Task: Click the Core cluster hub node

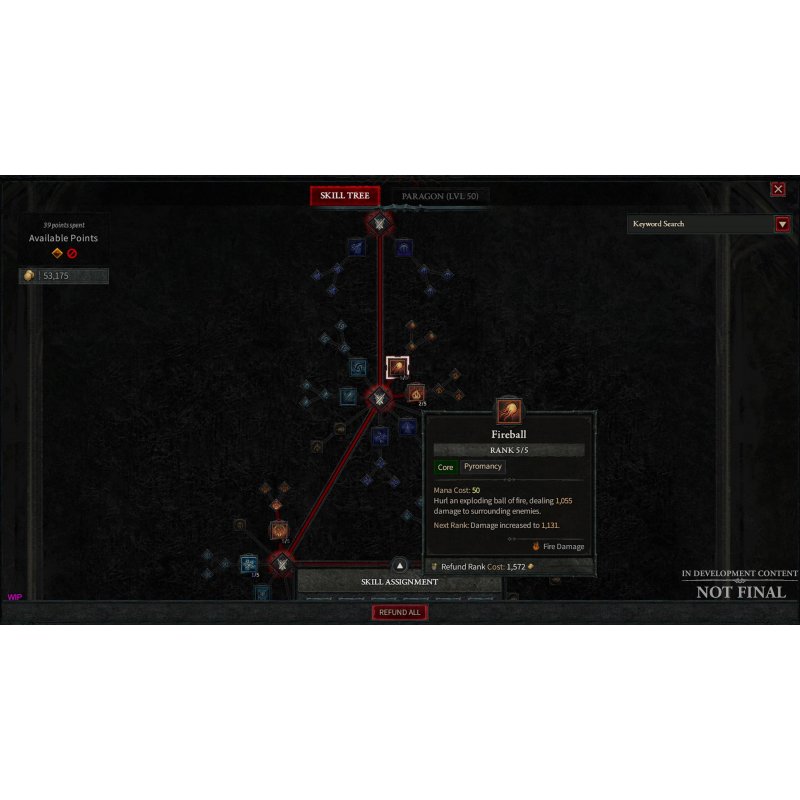Action: 379,398
